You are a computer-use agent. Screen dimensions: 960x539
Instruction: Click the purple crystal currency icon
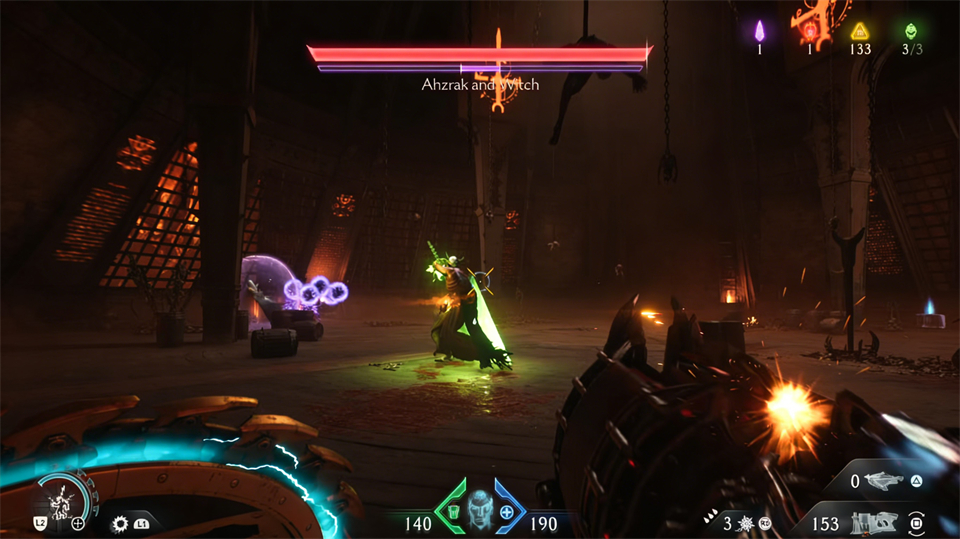(x=759, y=30)
